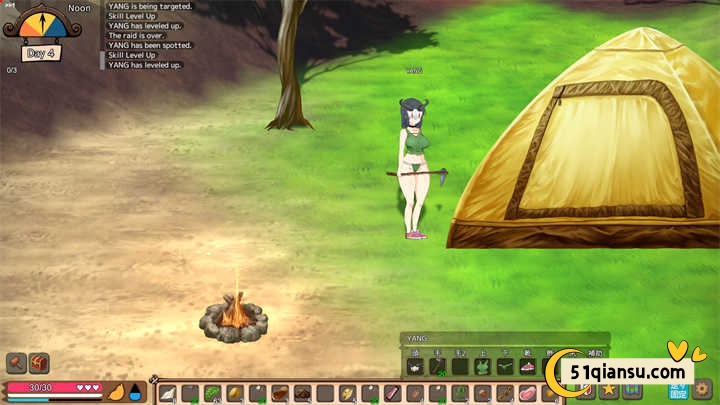The image size is (720, 405).
Task: Select the axe hand equipment slot
Action: click(438, 367)
